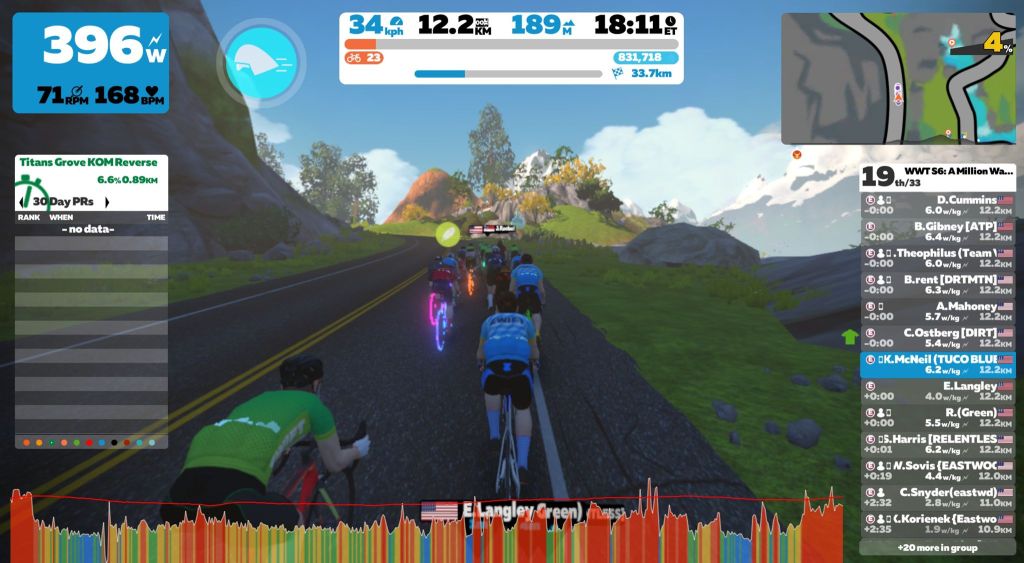The height and width of the screenshot is (563, 1024).
Task: Choose the Theophilus rider entry
Action: tap(938, 258)
